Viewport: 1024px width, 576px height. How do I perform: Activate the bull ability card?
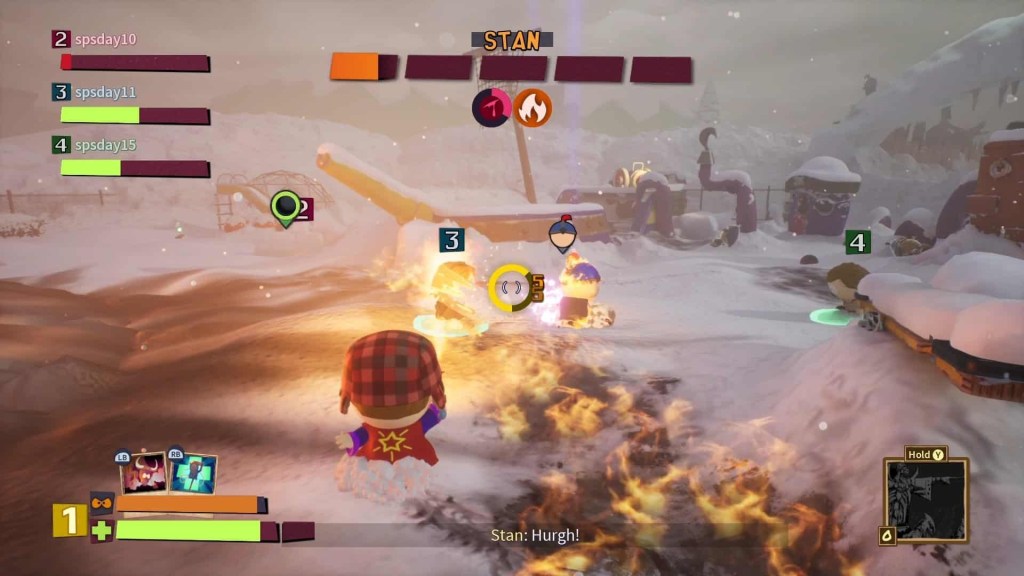click(x=143, y=474)
